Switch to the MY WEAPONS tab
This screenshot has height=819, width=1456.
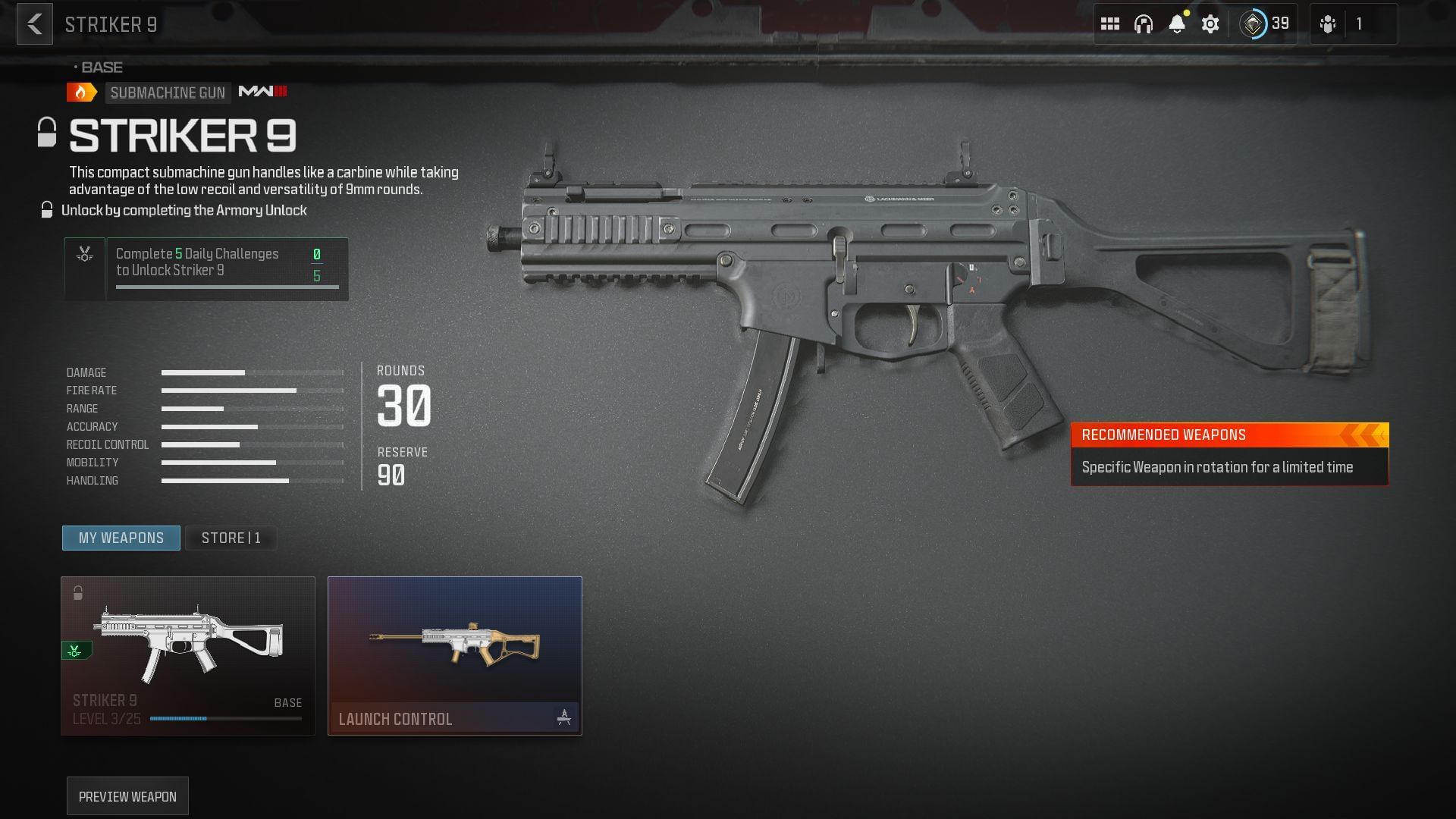pyautogui.click(x=121, y=538)
